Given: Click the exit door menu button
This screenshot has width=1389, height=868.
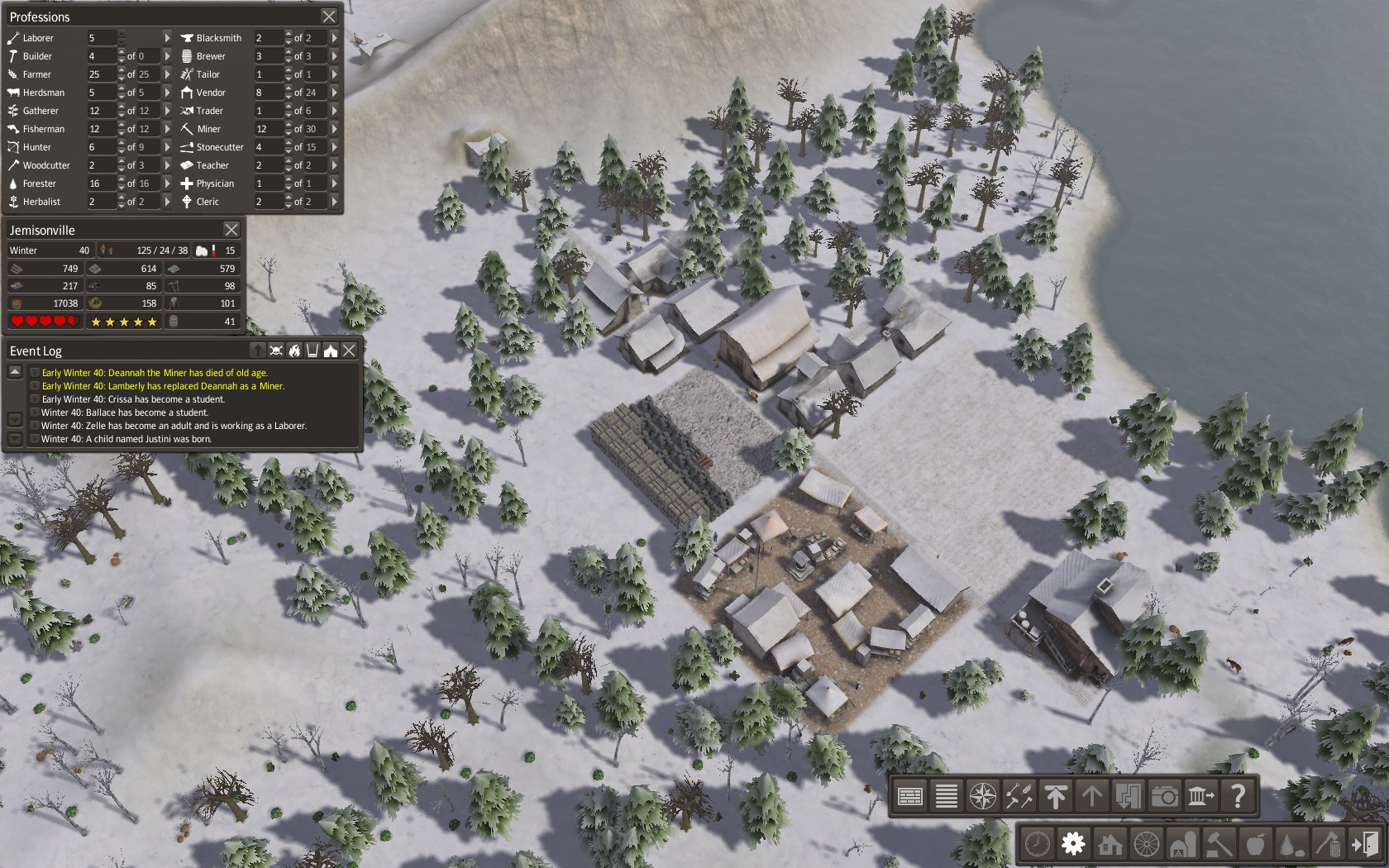Looking at the screenshot, I should coord(1364,844).
